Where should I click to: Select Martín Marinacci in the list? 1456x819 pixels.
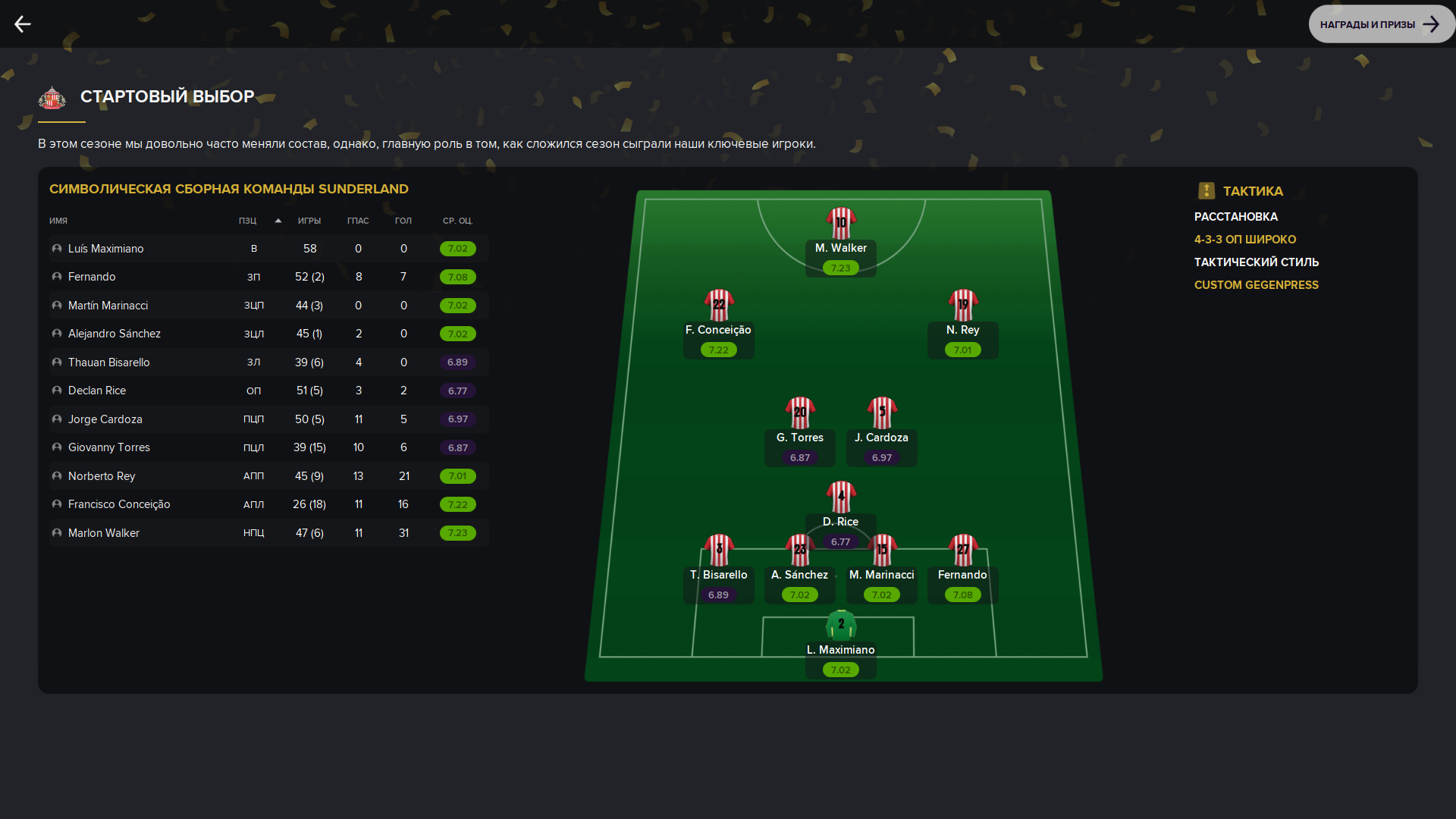coord(108,306)
